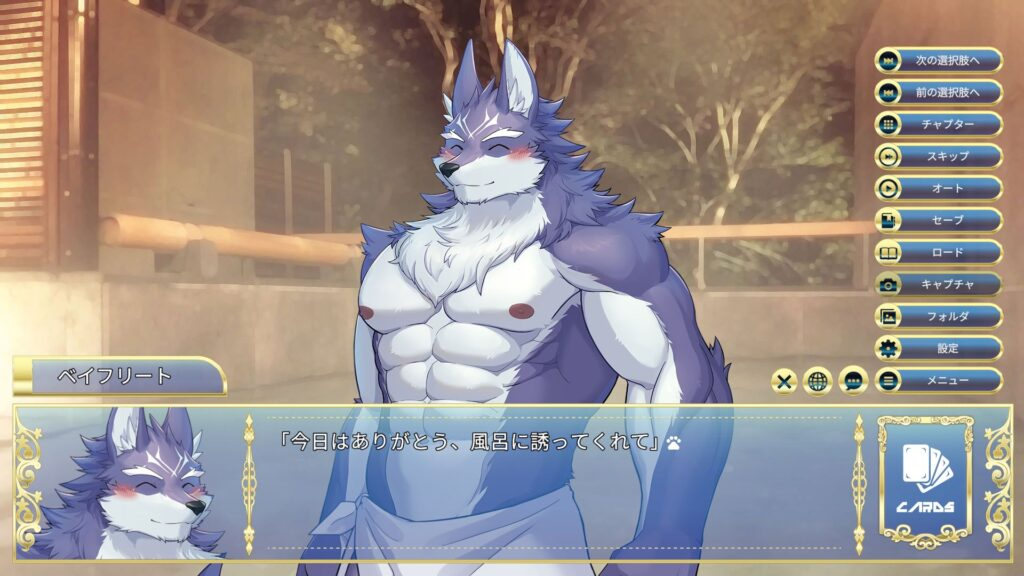1024x576 pixels.
Task: Open the load screen (ロード)
Action: (938, 252)
